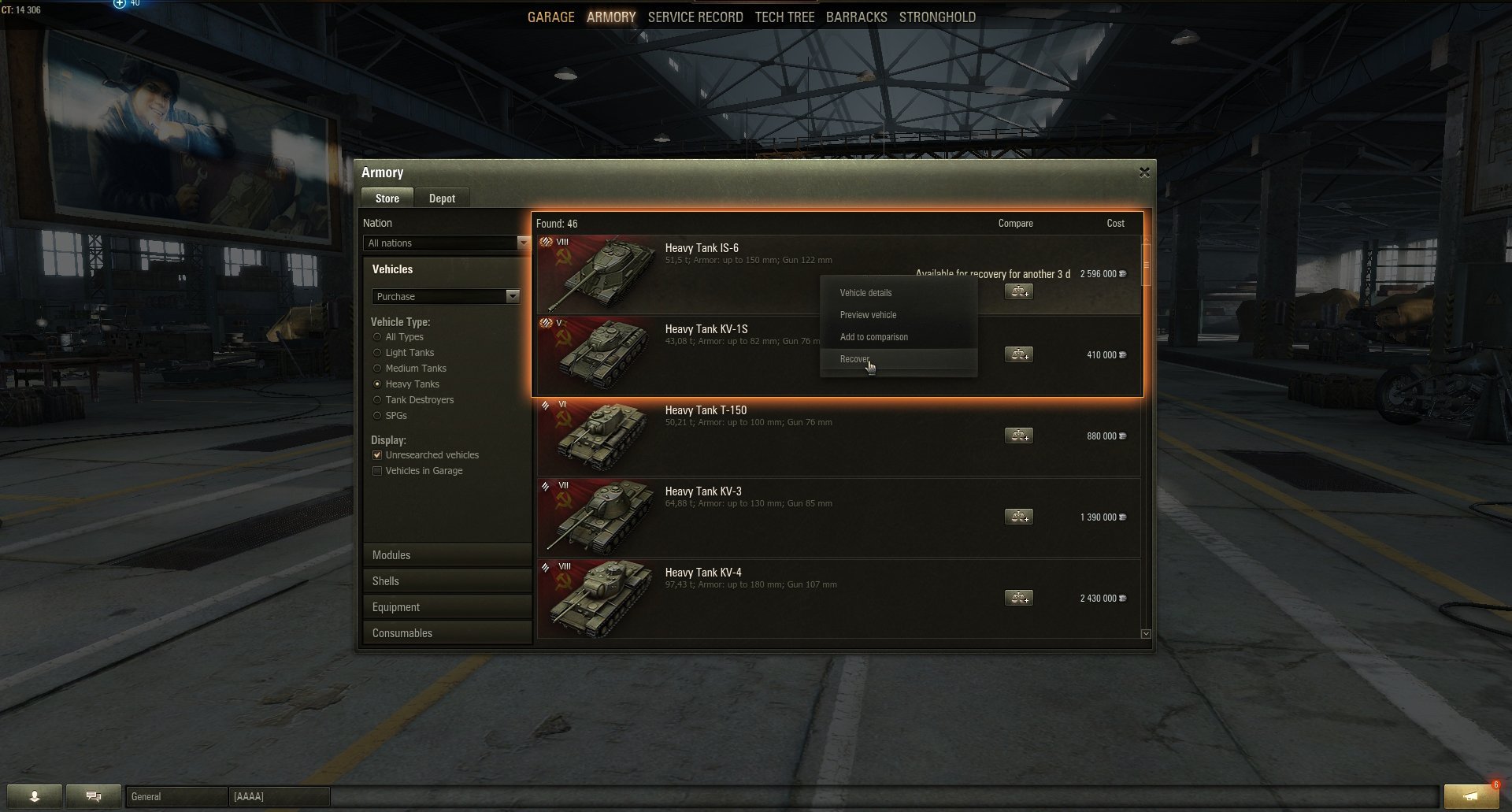Choose Recover from the context menu
This screenshot has height=812, width=1512.
point(854,359)
